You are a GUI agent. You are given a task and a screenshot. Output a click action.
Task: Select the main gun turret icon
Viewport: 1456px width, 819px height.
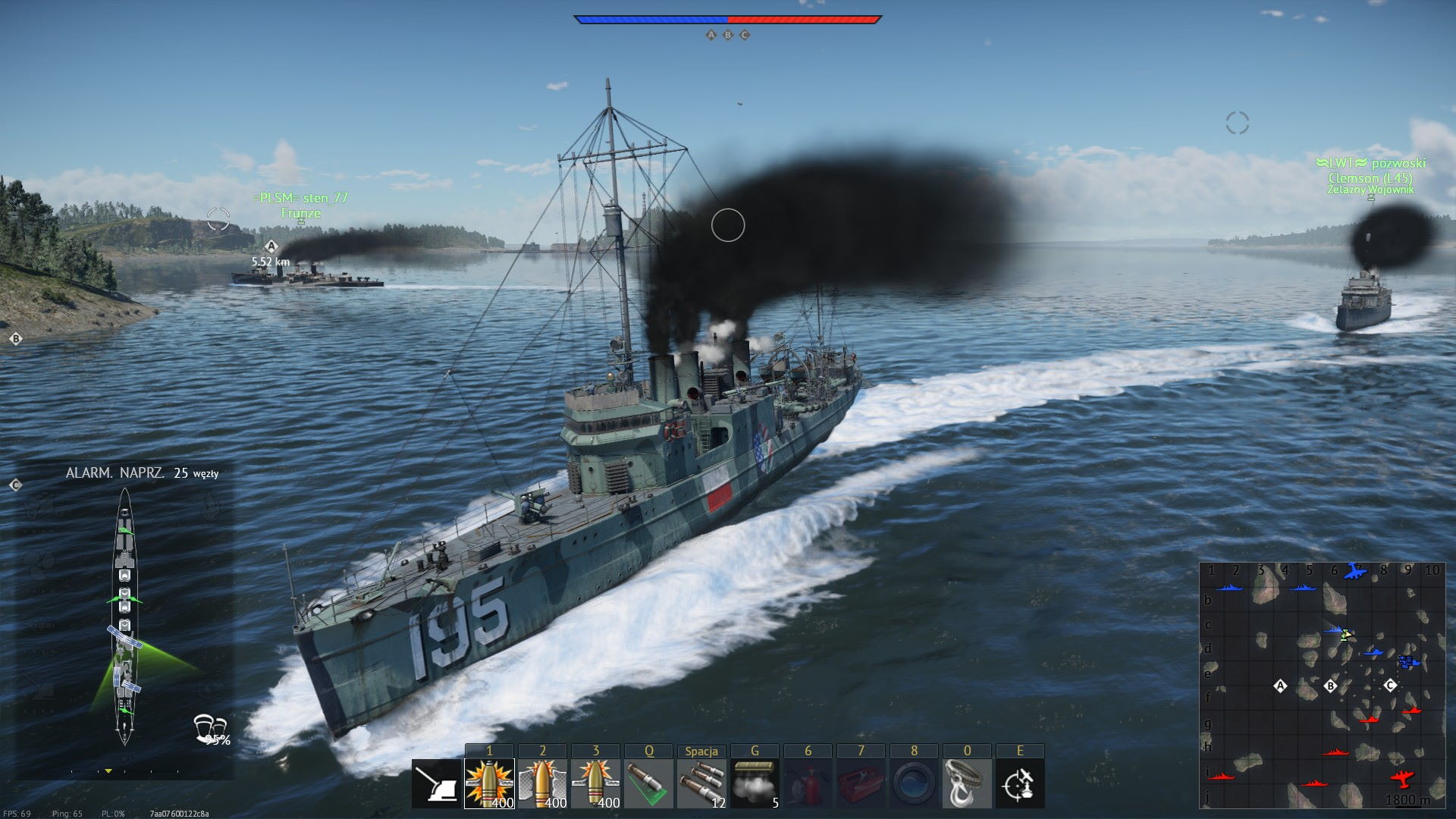(x=437, y=784)
